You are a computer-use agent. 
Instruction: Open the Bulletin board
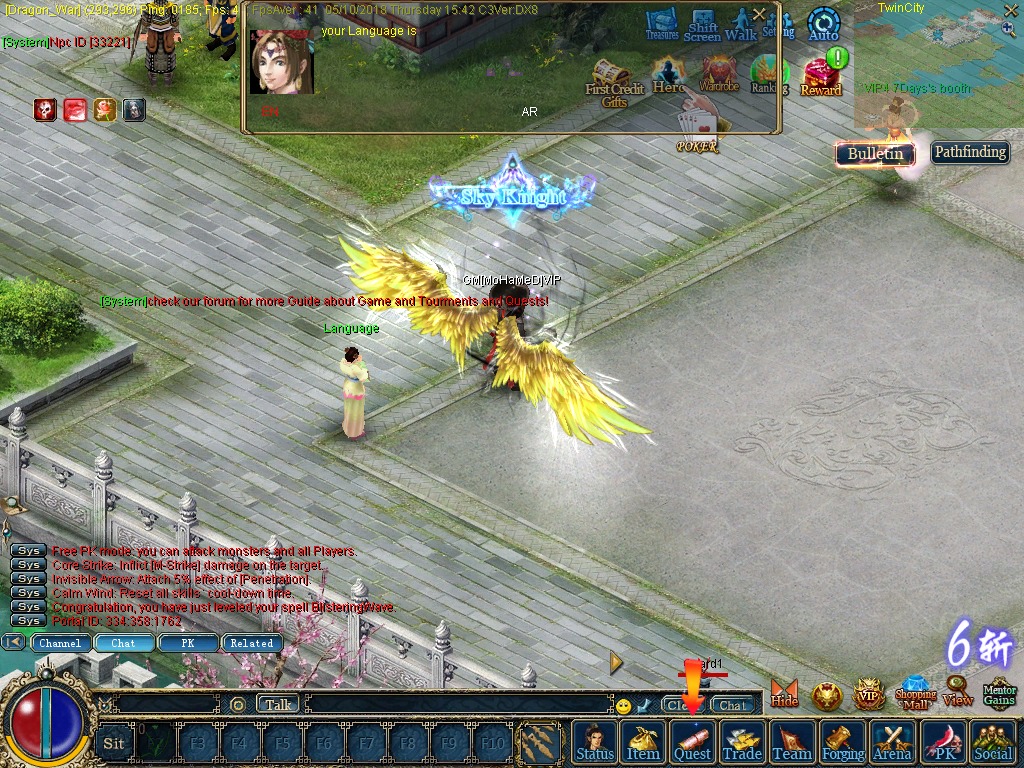click(x=875, y=153)
